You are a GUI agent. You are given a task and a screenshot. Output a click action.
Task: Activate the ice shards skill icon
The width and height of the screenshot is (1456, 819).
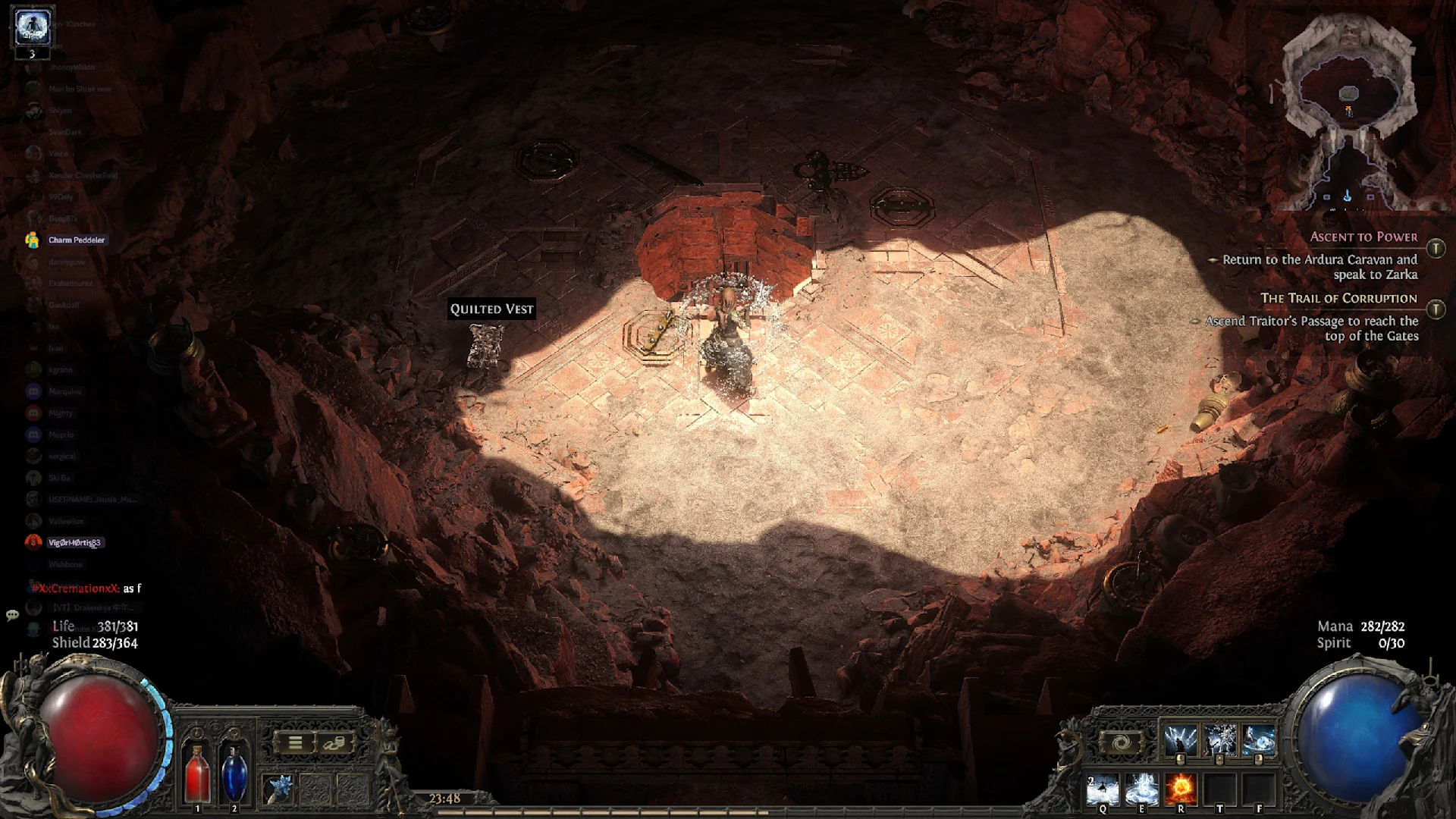coord(1180,740)
